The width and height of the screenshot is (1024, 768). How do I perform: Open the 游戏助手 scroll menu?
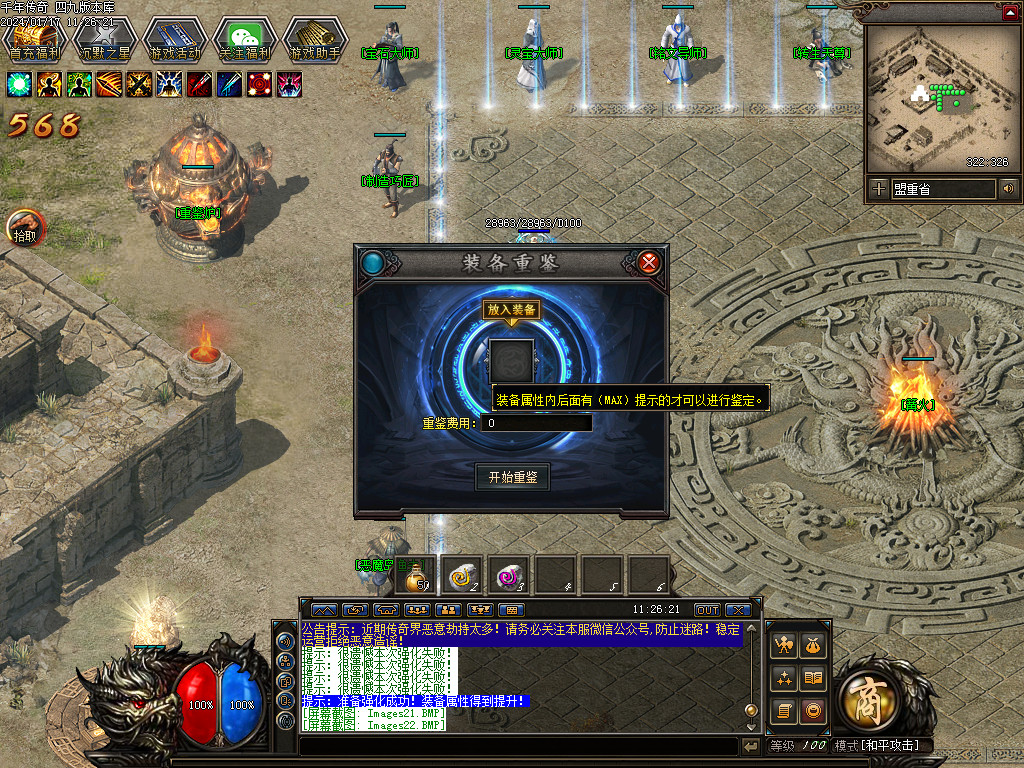click(315, 40)
